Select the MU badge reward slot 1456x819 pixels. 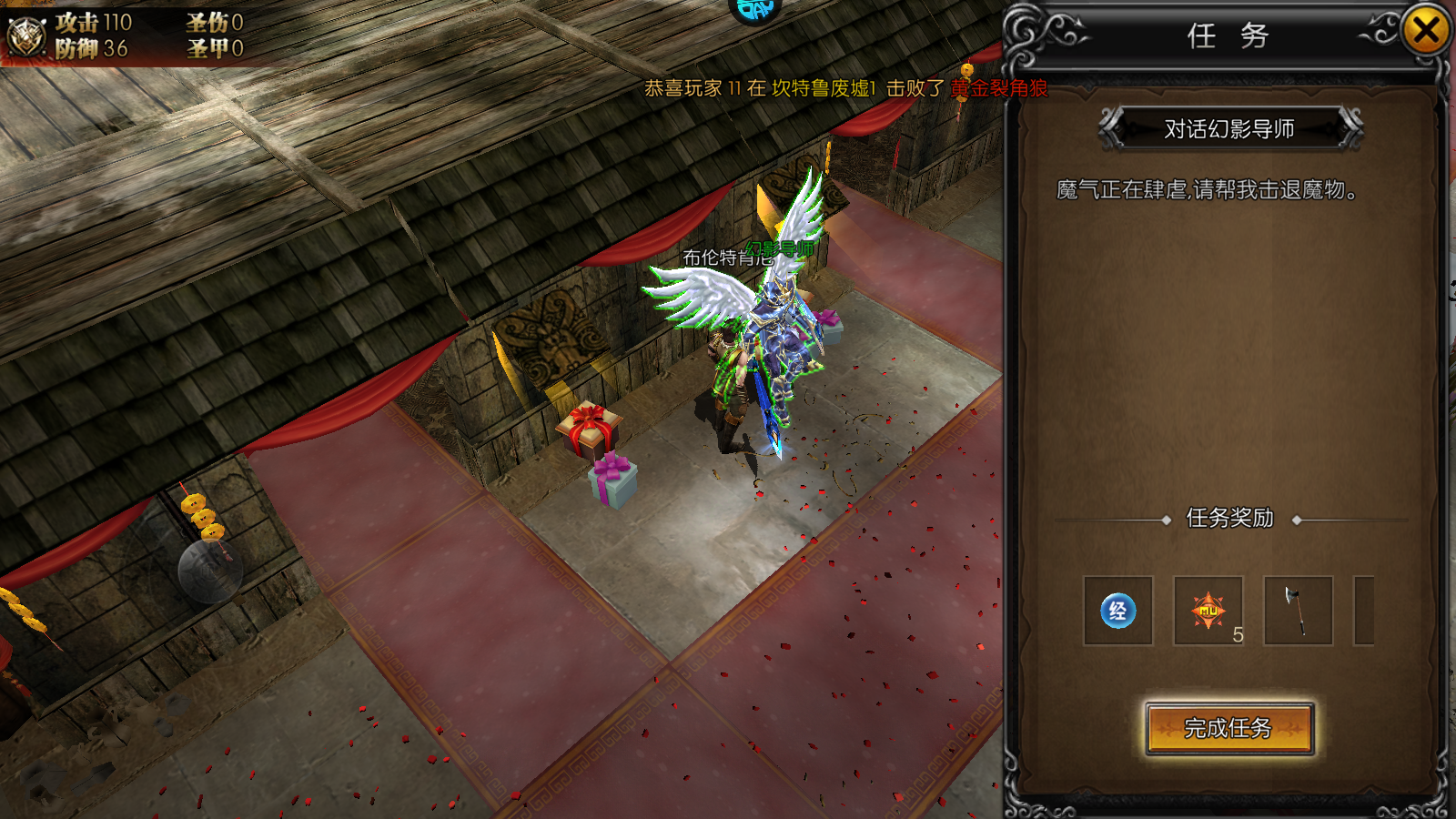click(x=1208, y=611)
